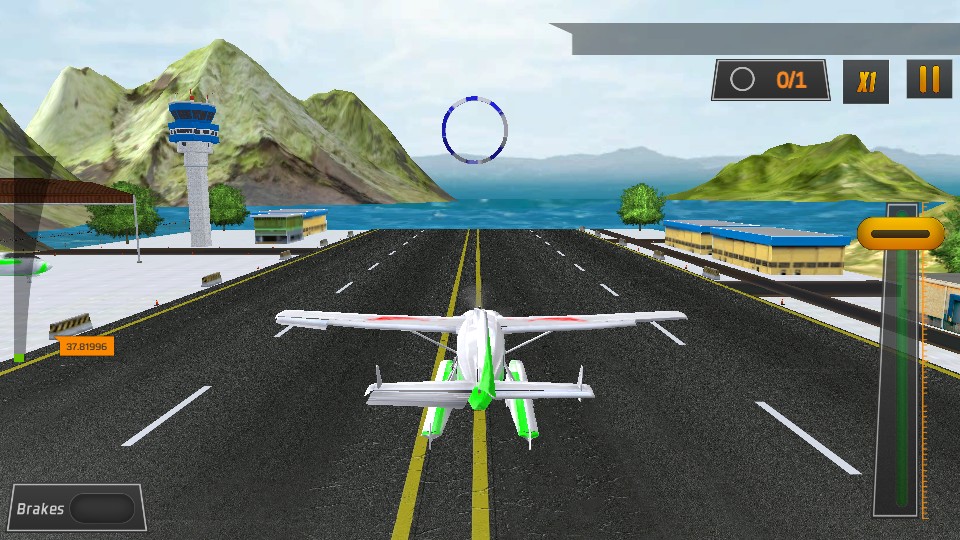Toggle the X1 speed multiplier button

click(866, 81)
